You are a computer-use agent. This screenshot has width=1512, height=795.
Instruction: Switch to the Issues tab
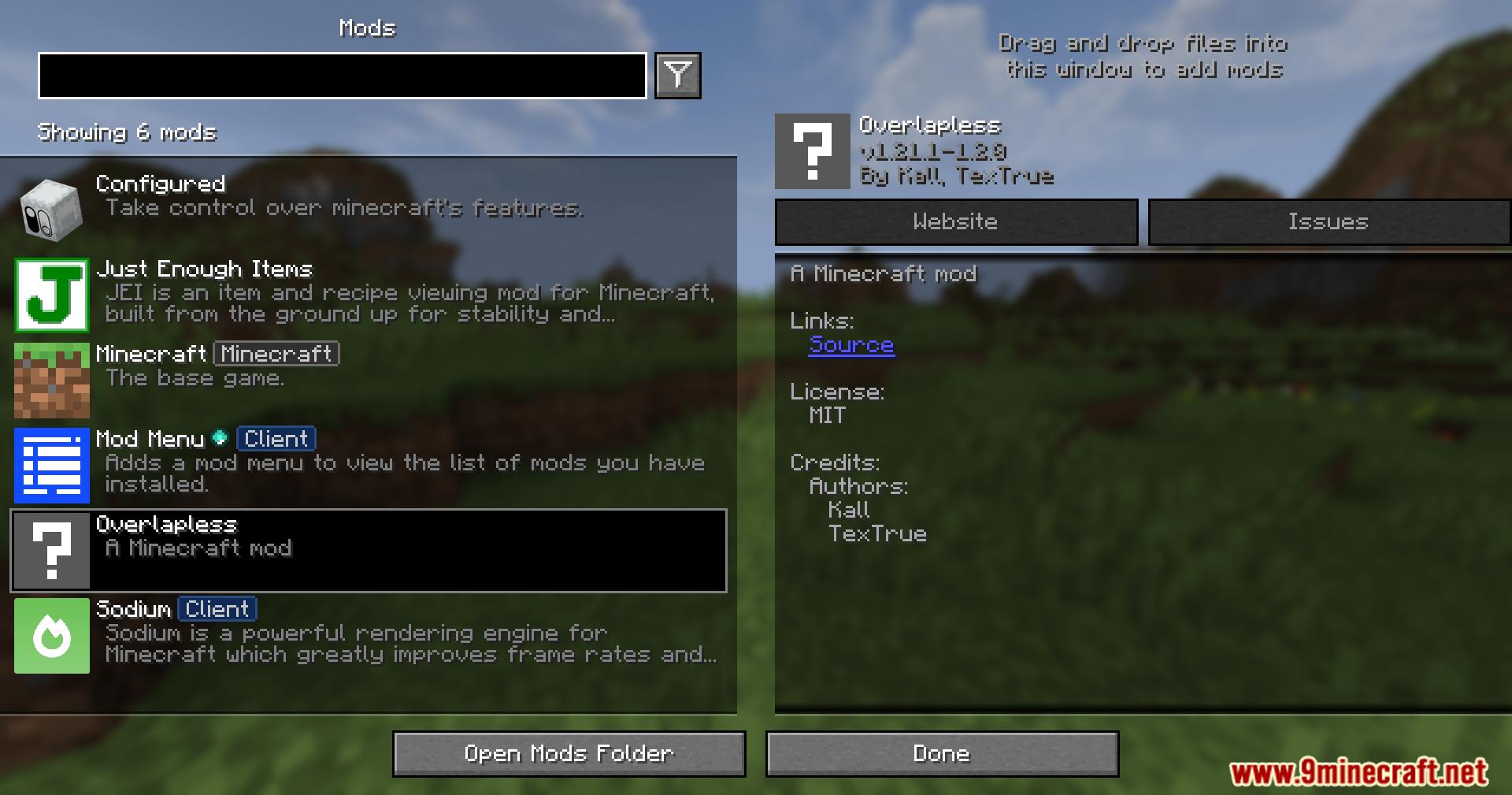[x=1329, y=221]
